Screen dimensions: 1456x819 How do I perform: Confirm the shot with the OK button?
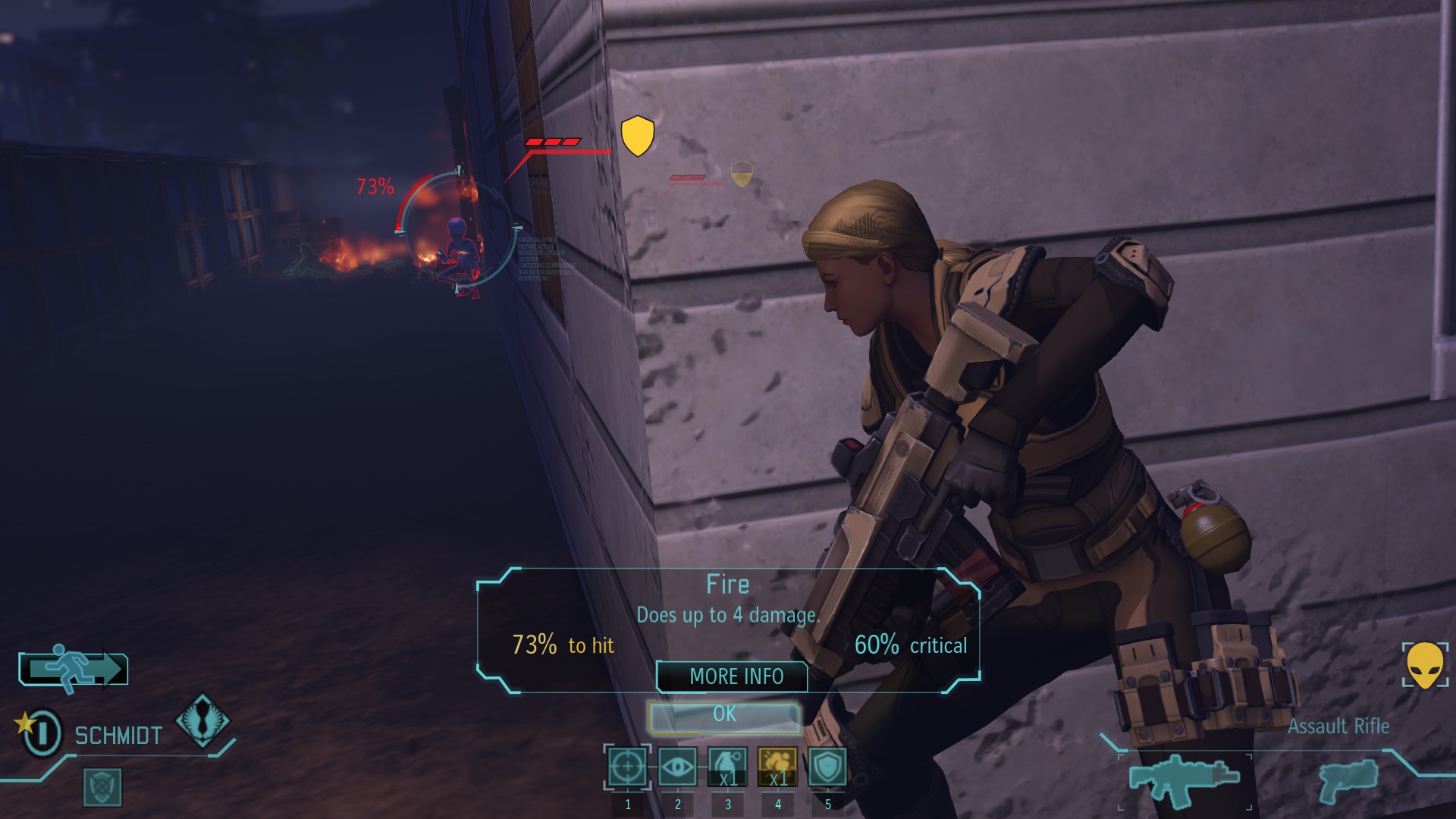724,715
